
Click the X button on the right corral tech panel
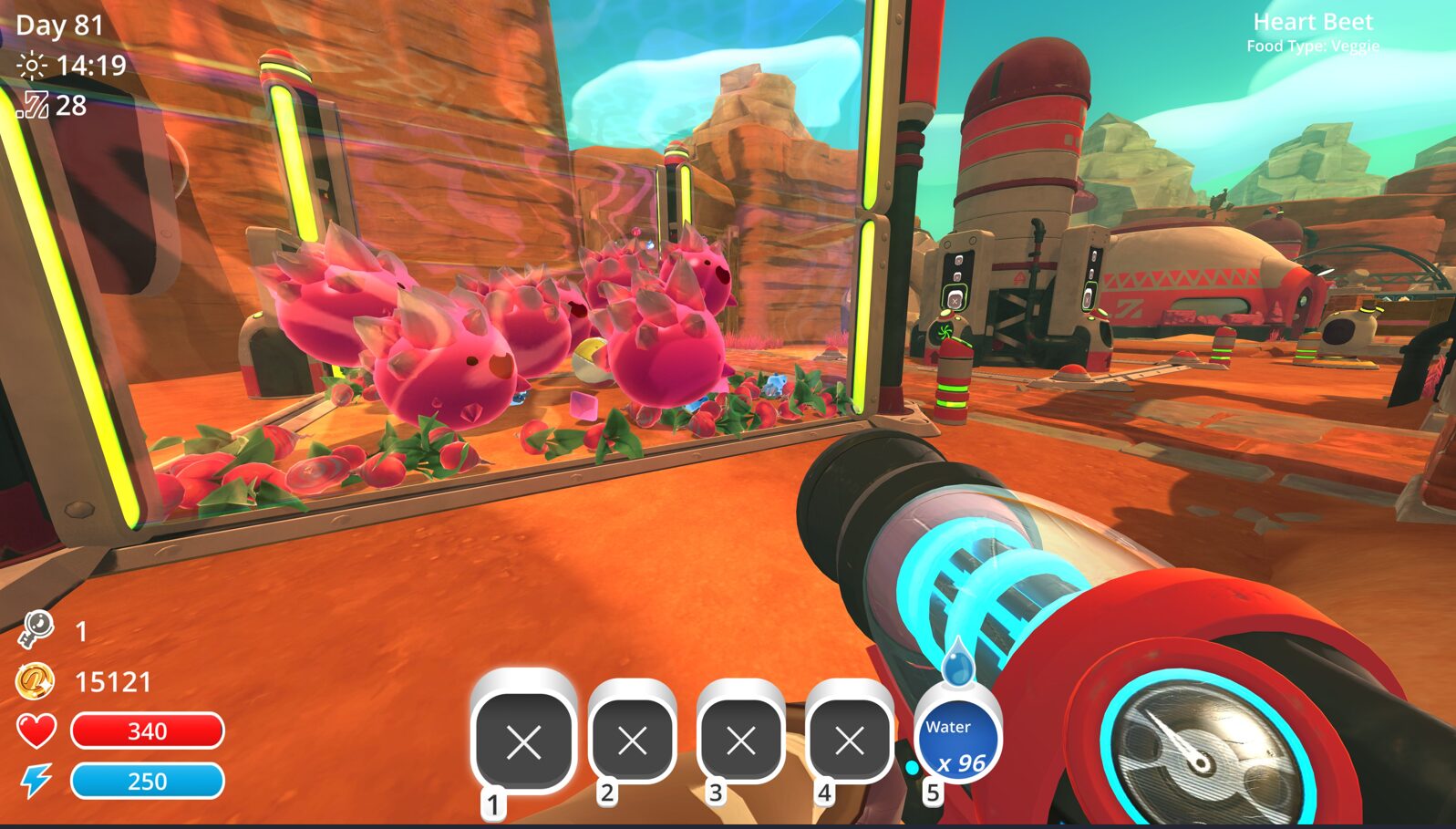click(1088, 298)
